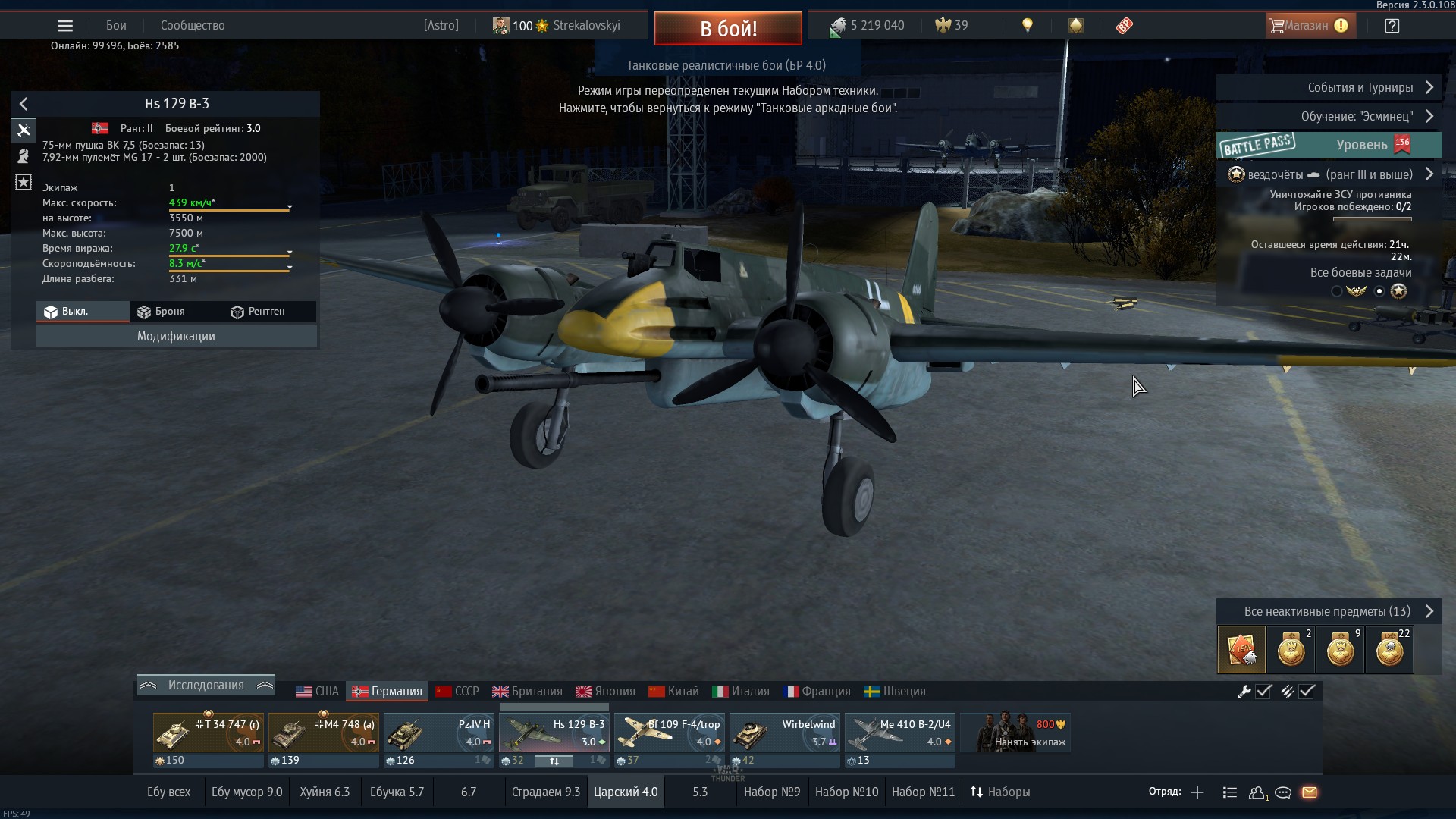Open the Исследования research tree

[206, 686]
